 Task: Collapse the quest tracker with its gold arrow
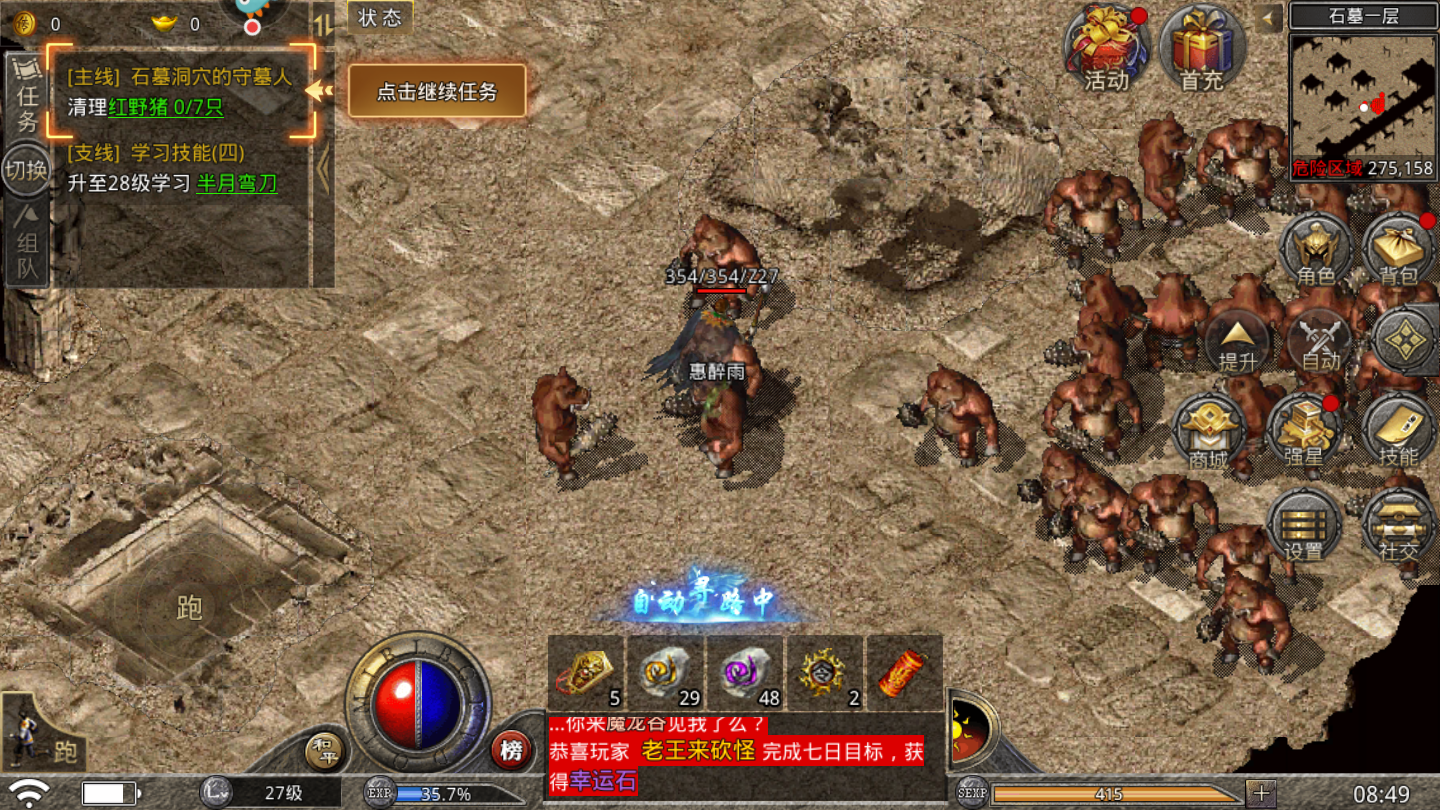(x=319, y=90)
